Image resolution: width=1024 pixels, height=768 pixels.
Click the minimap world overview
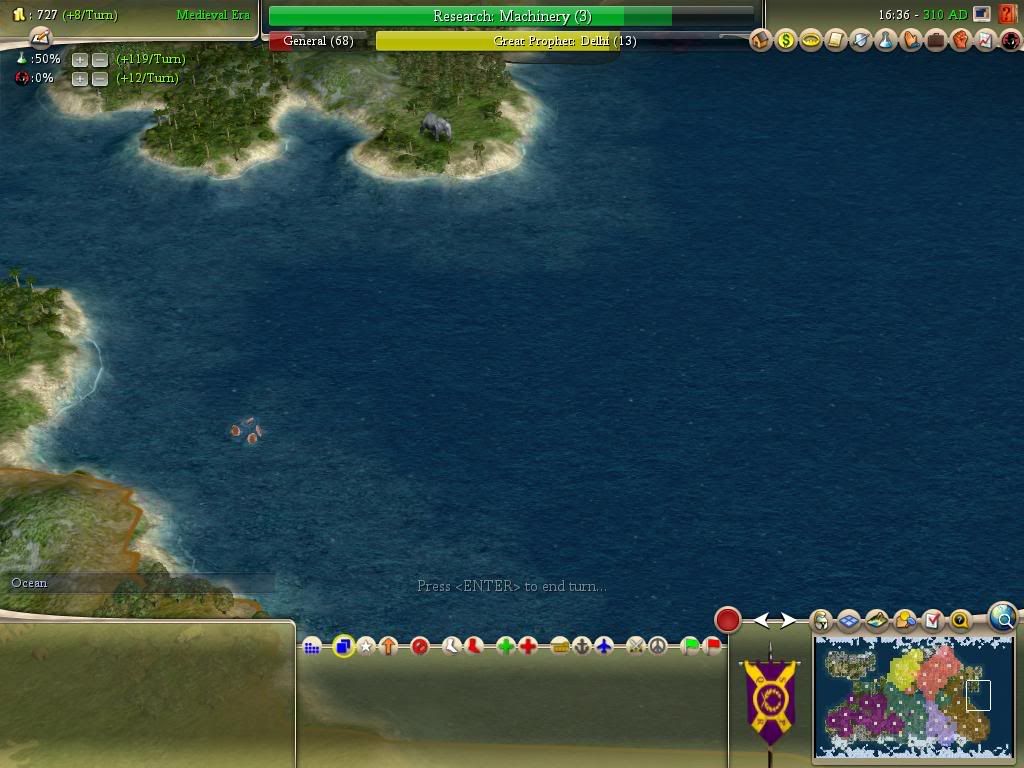(x=914, y=698)
